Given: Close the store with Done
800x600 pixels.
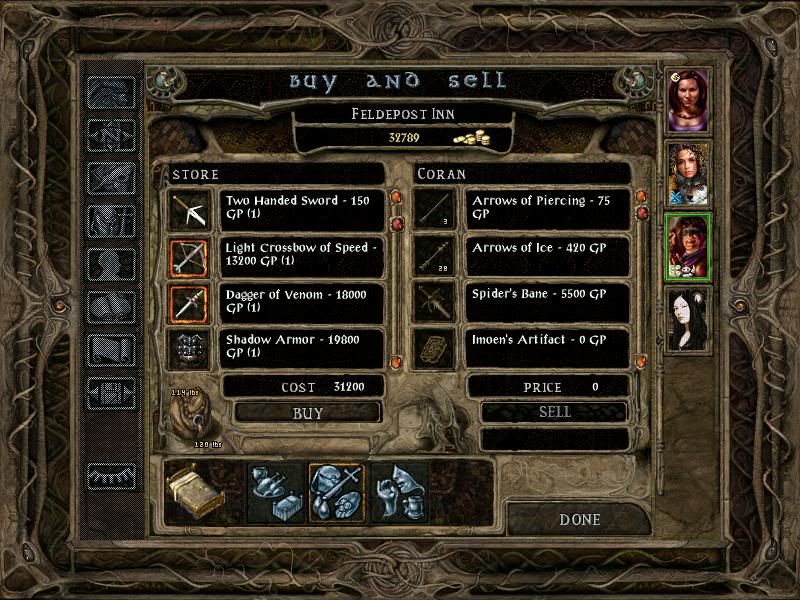Looking at the screenshot, I should (x=580, y=520).
